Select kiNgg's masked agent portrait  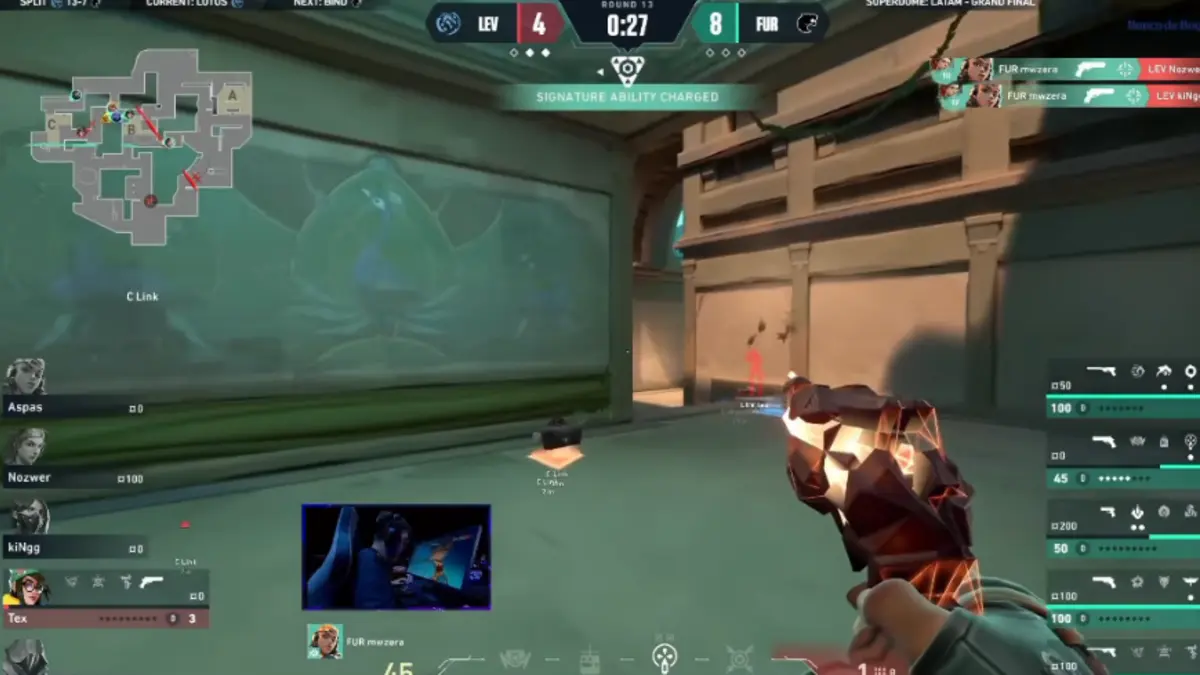coord(29,518)
